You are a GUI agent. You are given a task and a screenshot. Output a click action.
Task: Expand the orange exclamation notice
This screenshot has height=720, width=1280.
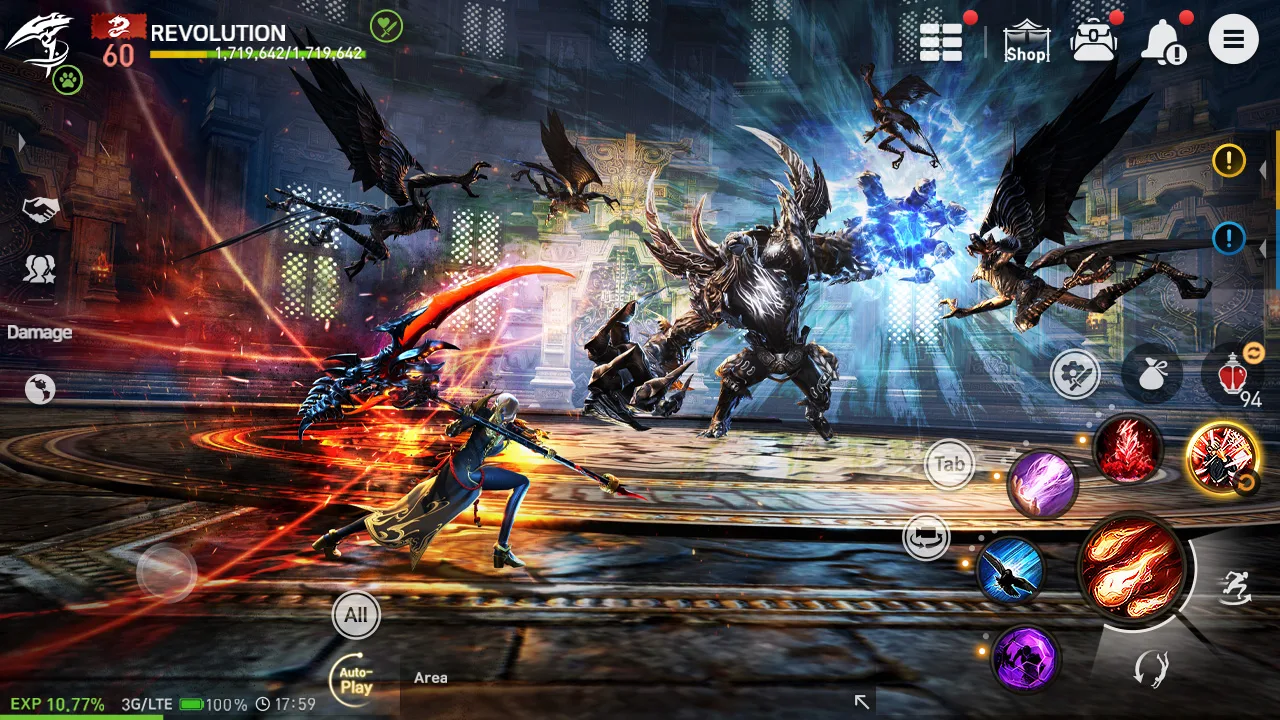pos(1229,161)
